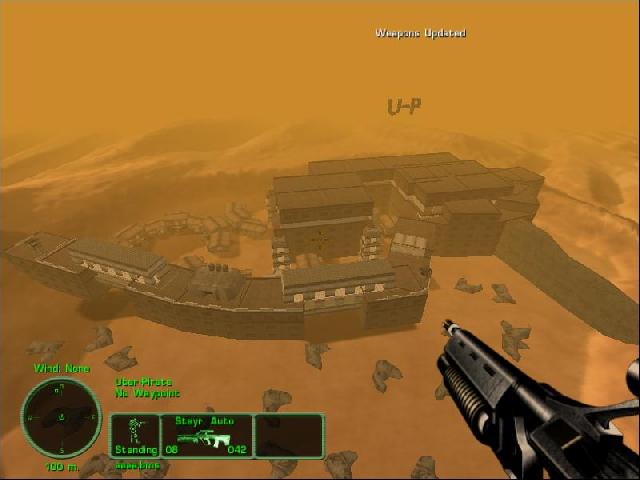
Task: Click the circular compass radar
Action: [61, 417]
